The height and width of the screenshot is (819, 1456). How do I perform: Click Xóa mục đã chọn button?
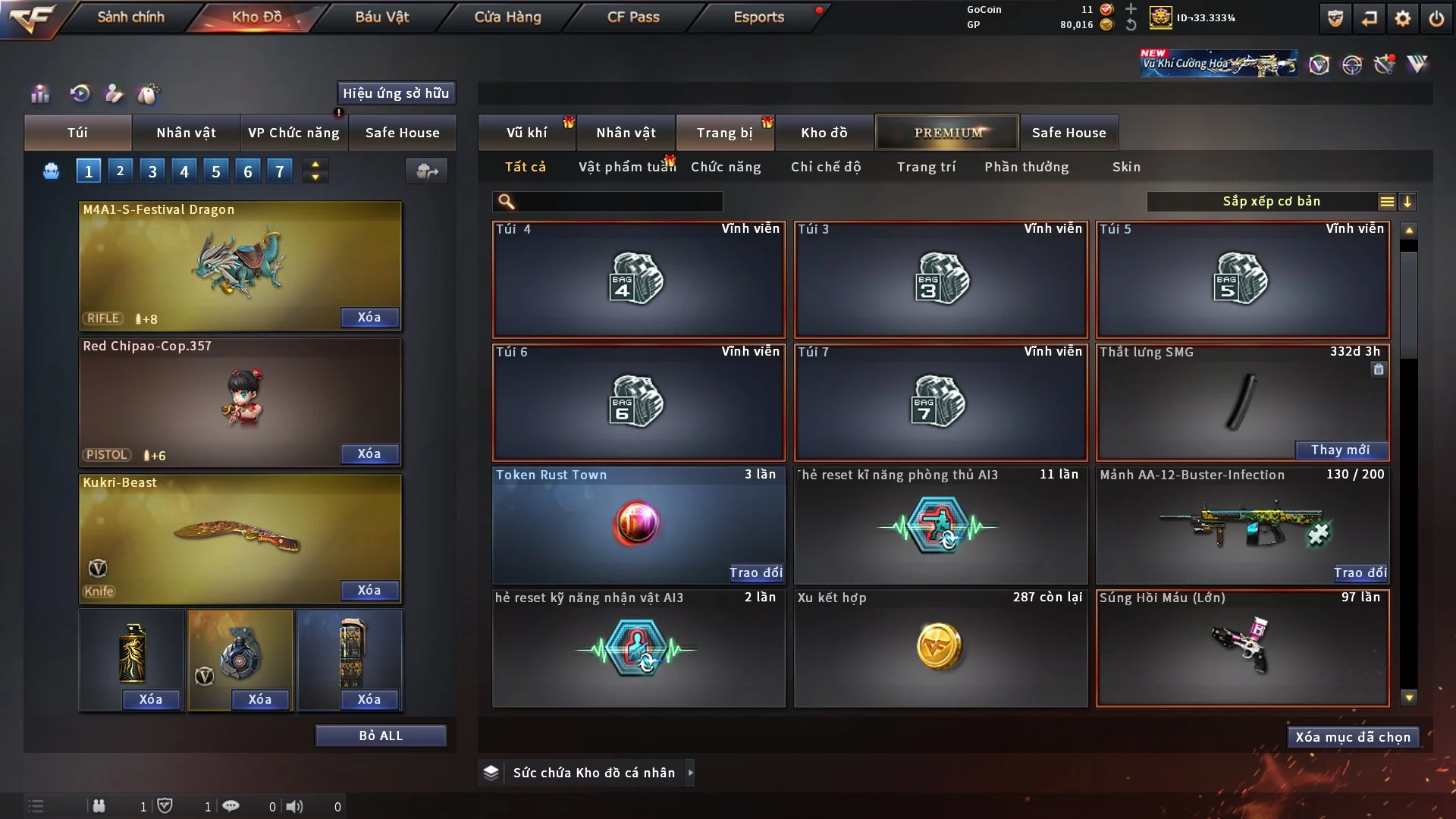(x=1353, y=737)
